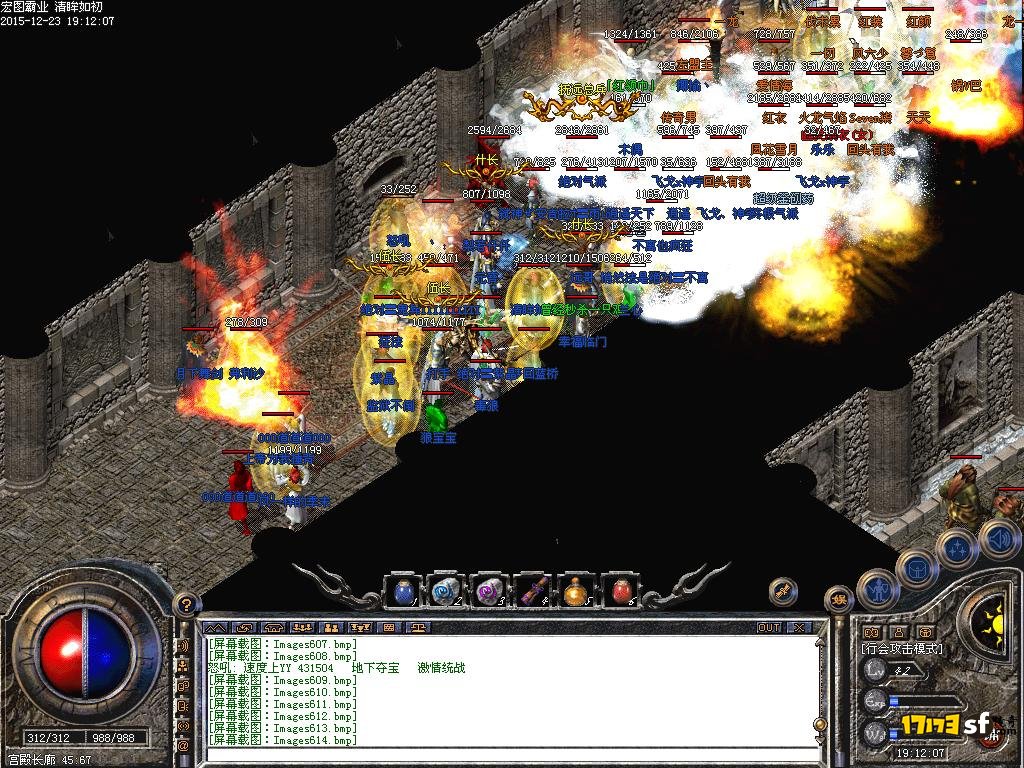This screenshot has width=1024, height=768.
Task: Click the guild attack mode label
Action: pos(902,649)
